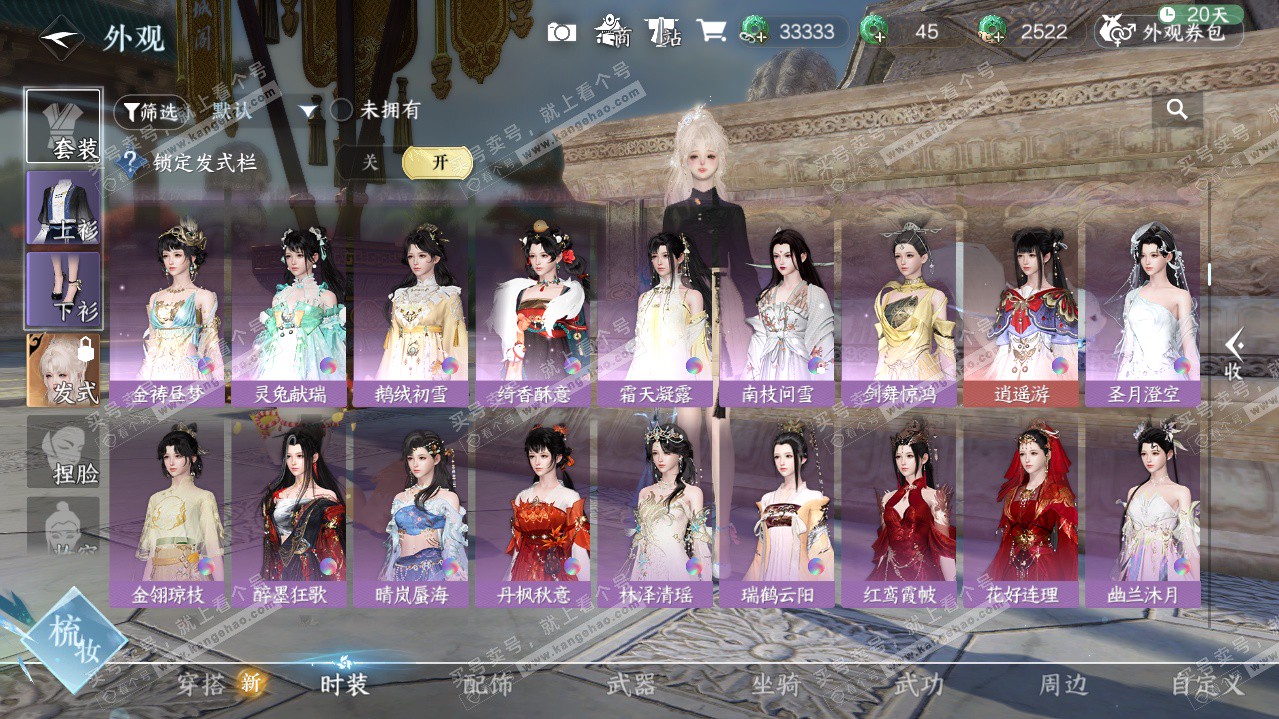This screenshot has height=719, width=1279.
Task: Toggle the 未拥有 checkbox
Action: point(342,110)
